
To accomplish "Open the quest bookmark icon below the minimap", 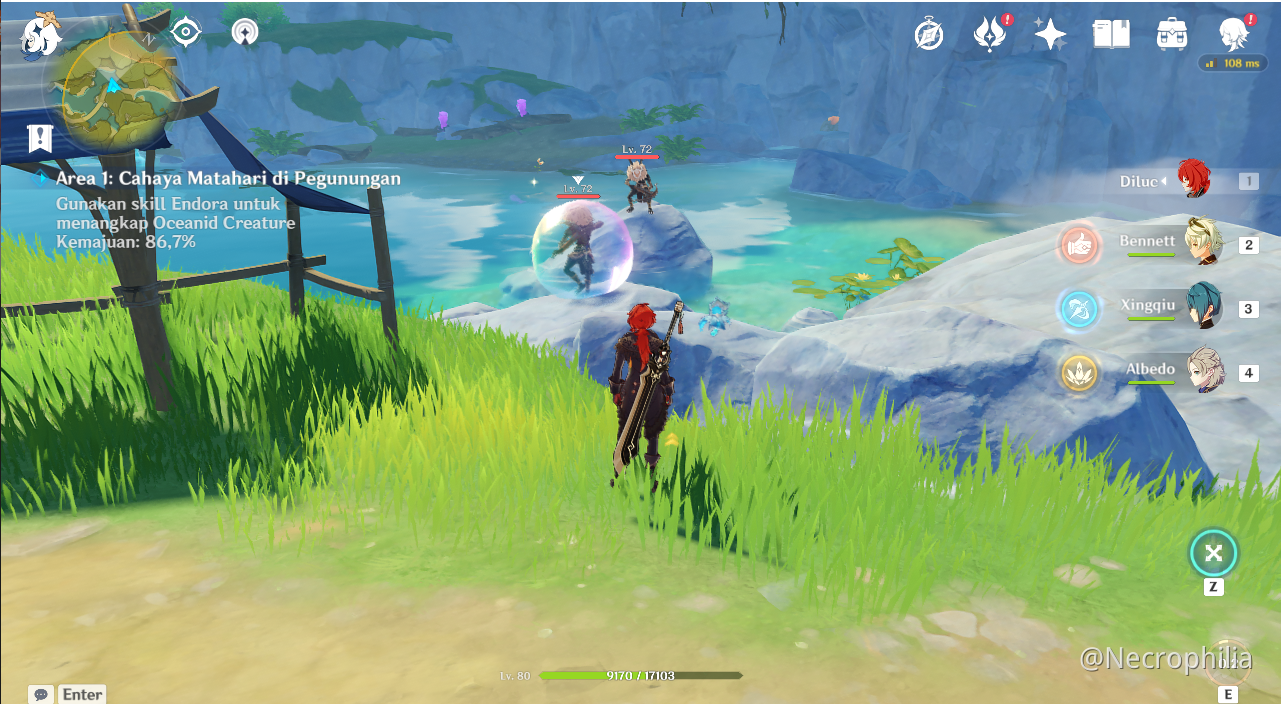I will click(x=40, y=139).
